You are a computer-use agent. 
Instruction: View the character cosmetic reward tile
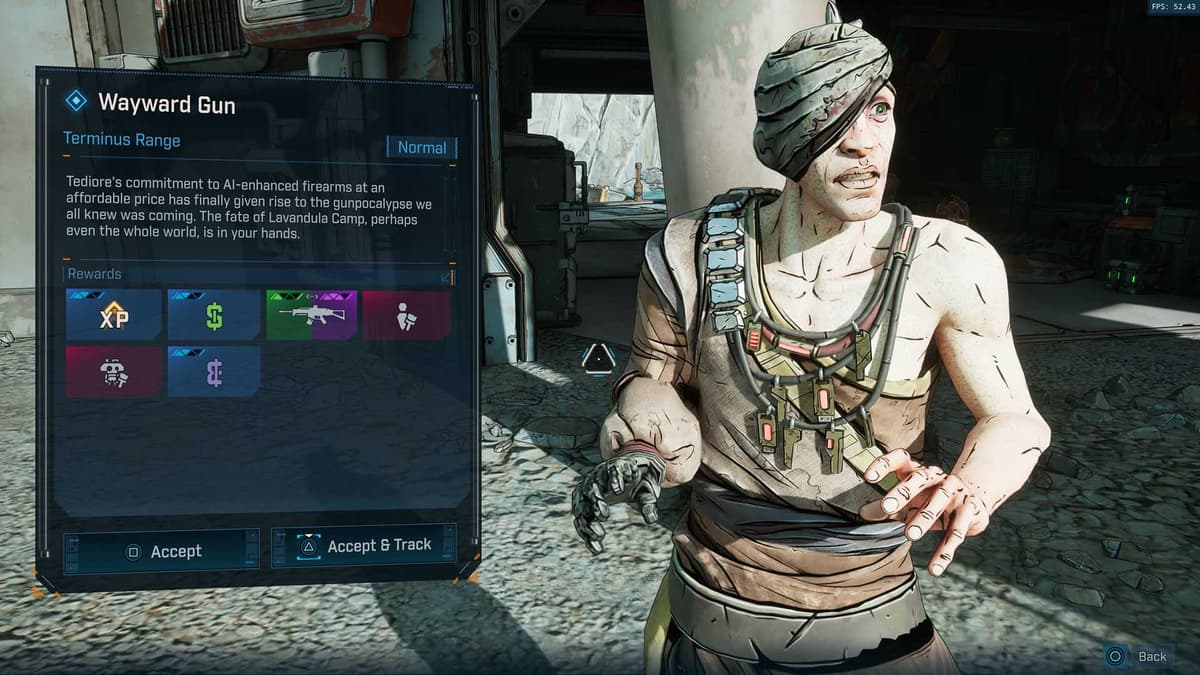coord(406,316)
